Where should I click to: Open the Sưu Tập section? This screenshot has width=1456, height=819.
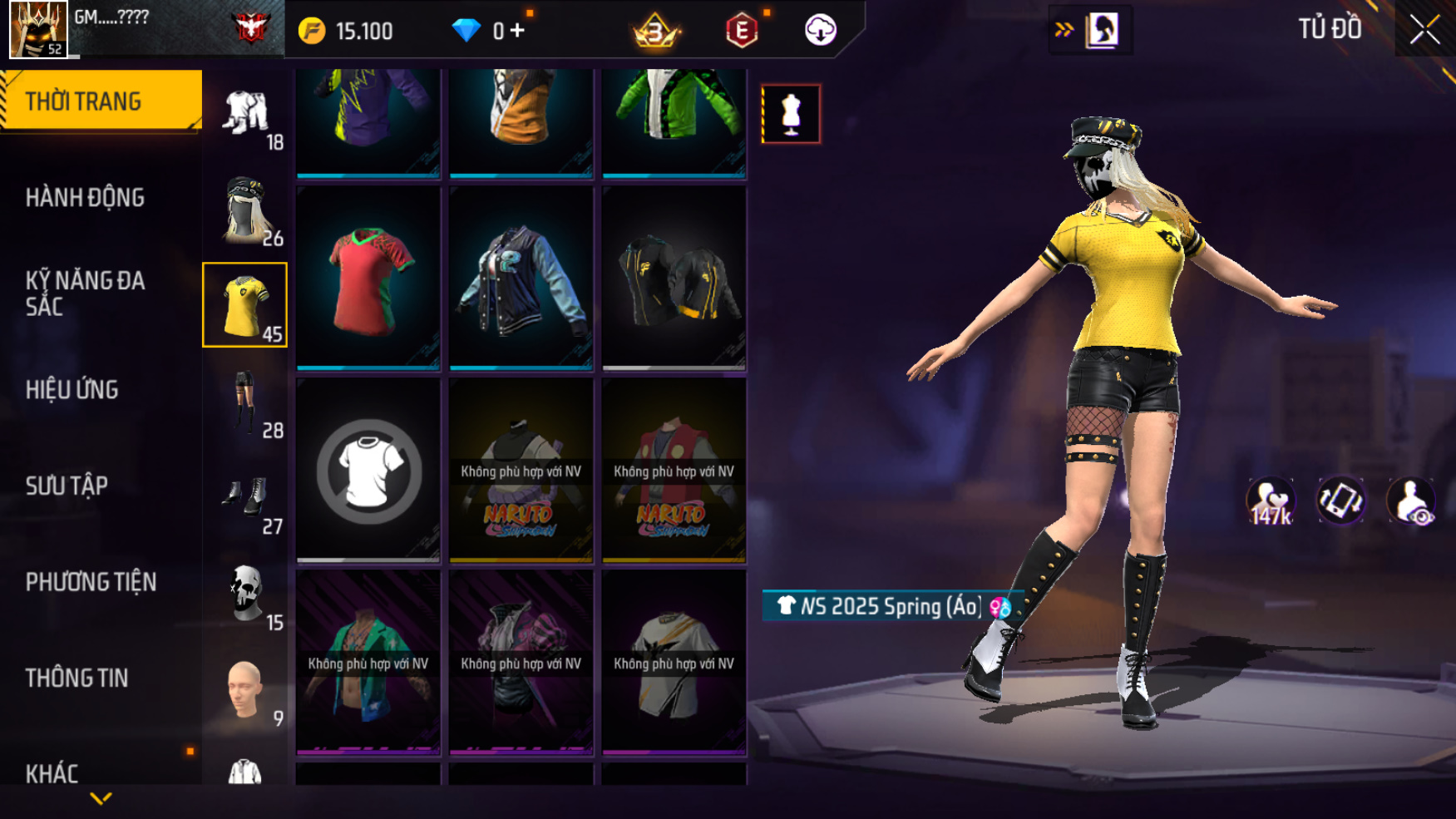(67, 486)
